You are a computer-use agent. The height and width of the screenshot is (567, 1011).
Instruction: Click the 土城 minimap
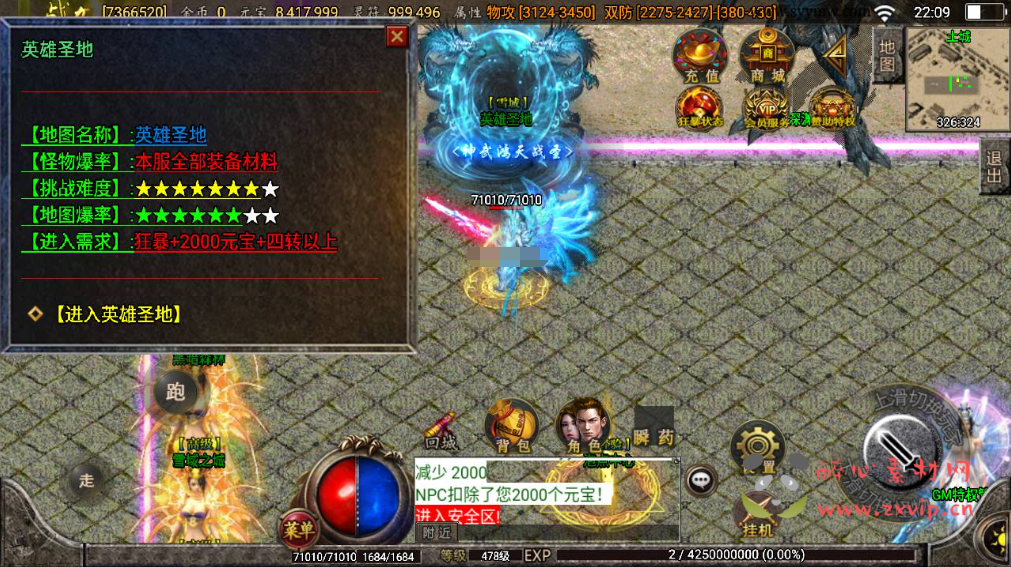pos(957,78)
